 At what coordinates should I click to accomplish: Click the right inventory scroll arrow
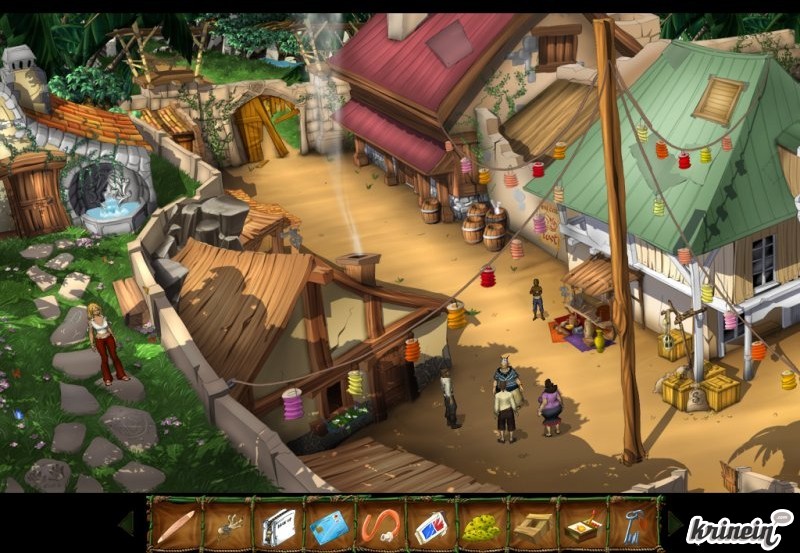[x=675, y=524]
